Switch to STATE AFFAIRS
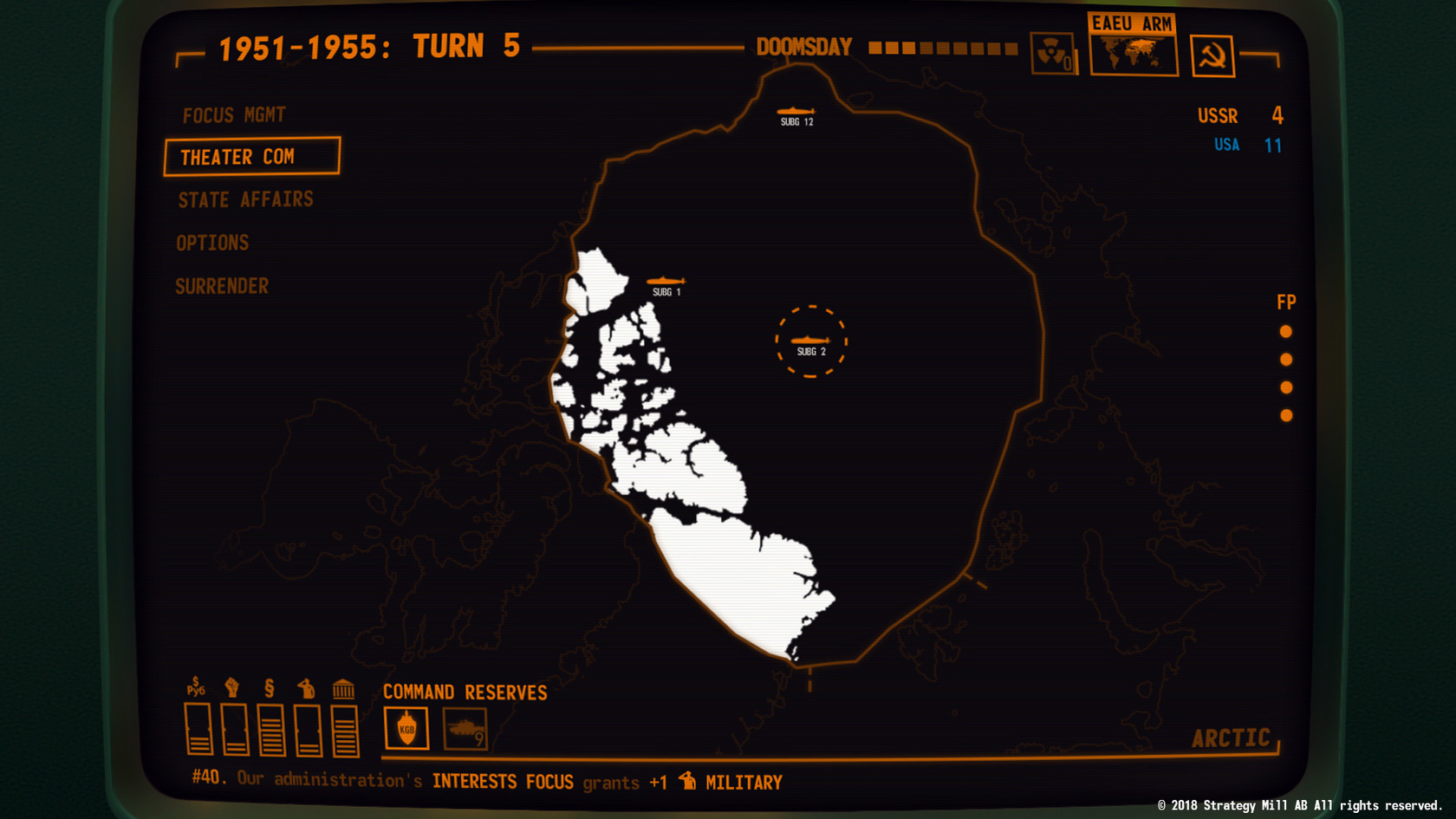1456x819 pixels. point(245,199)
